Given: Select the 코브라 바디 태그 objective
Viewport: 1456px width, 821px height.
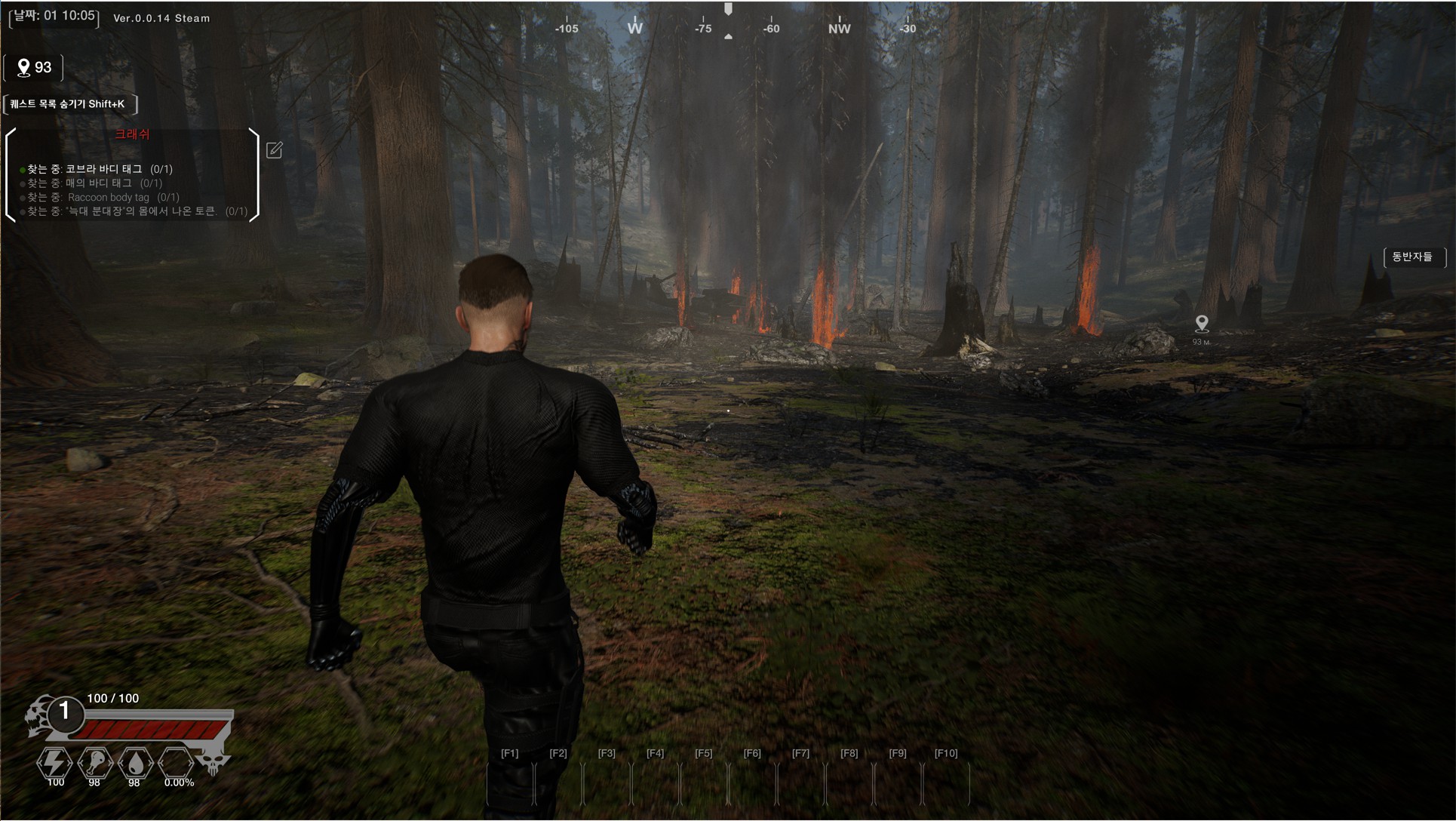Looking at the screenshot, I should click(x=100, y=169).
